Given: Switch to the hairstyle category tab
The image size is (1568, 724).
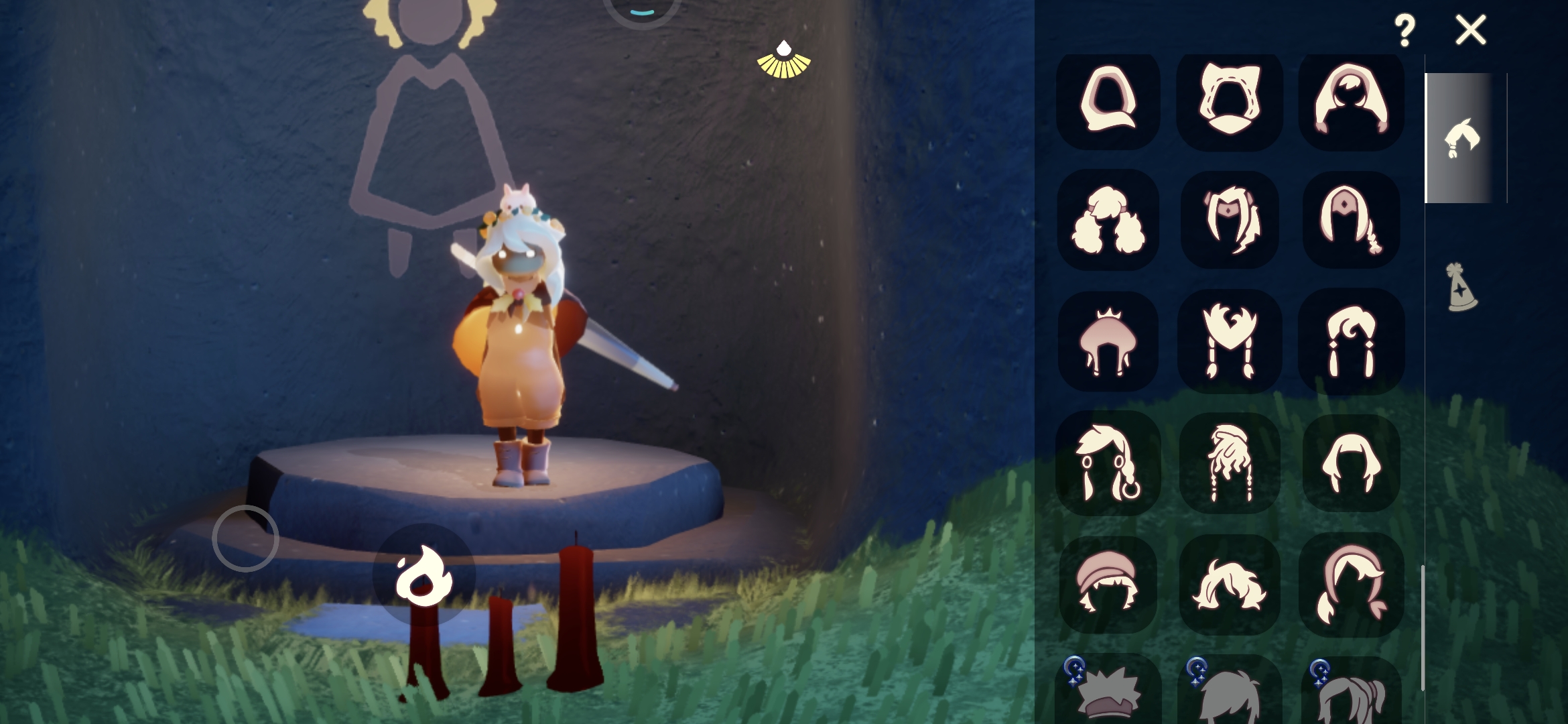Looking at the screenshot, I should [x=1460, y=137].
